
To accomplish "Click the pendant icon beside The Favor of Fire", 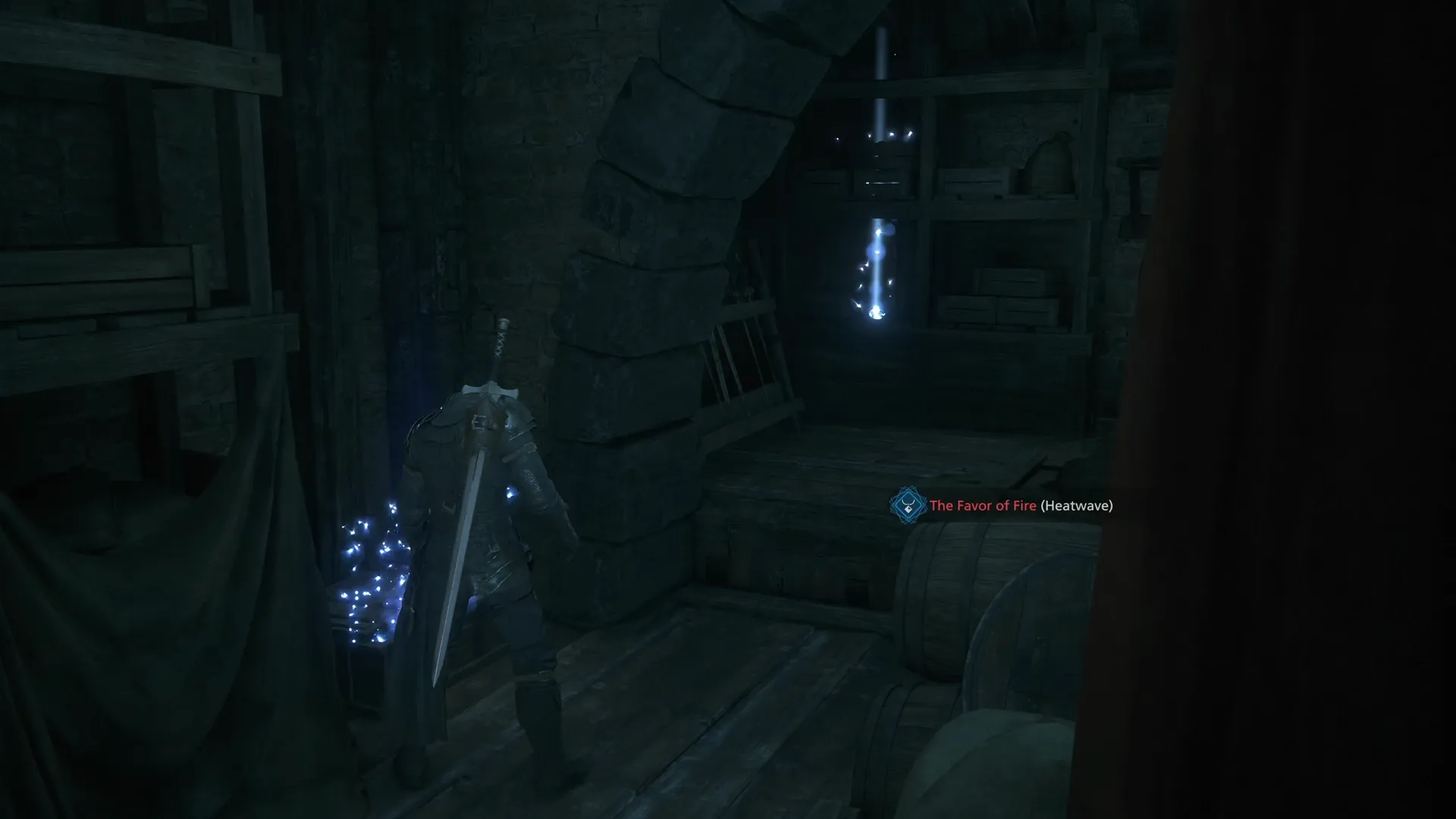I will [x=907, y=504].
